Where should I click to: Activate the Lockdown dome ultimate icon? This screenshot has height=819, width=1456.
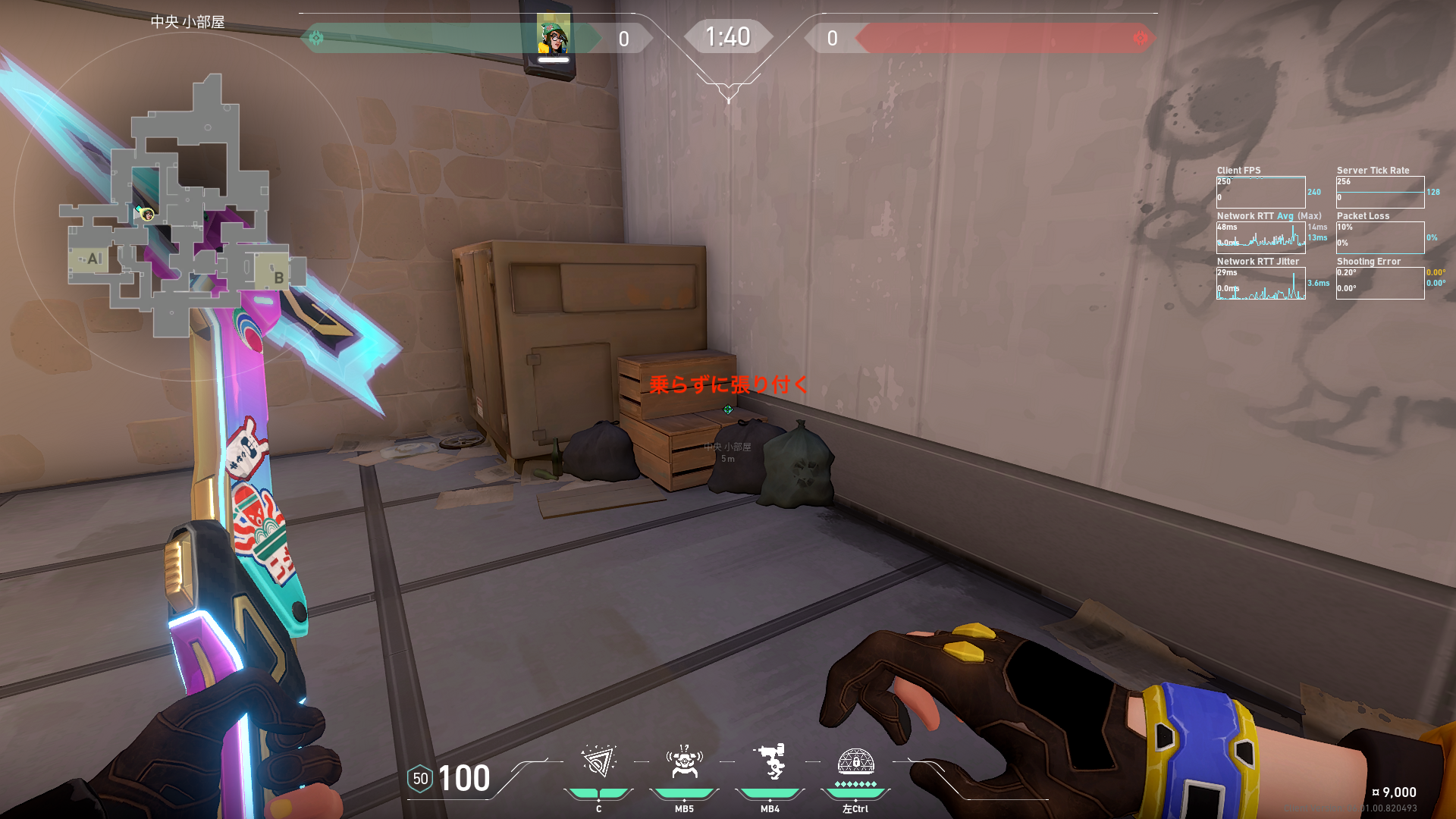pyautogui.click(x=855, y=761)
